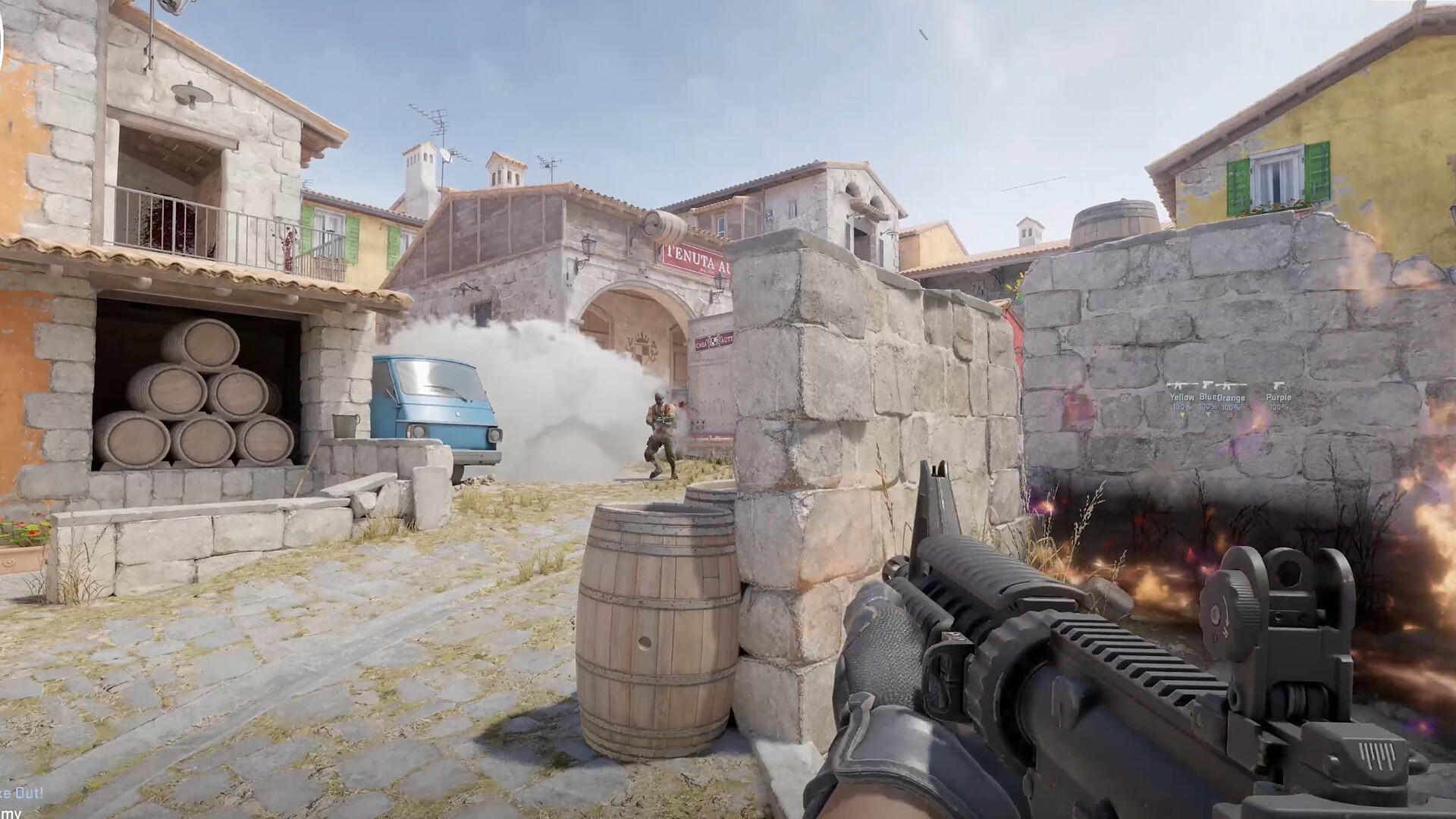1456x819 pixels.
Task: Select Orange teammate's M4 rifle icon
Action: click(1227, 385)
